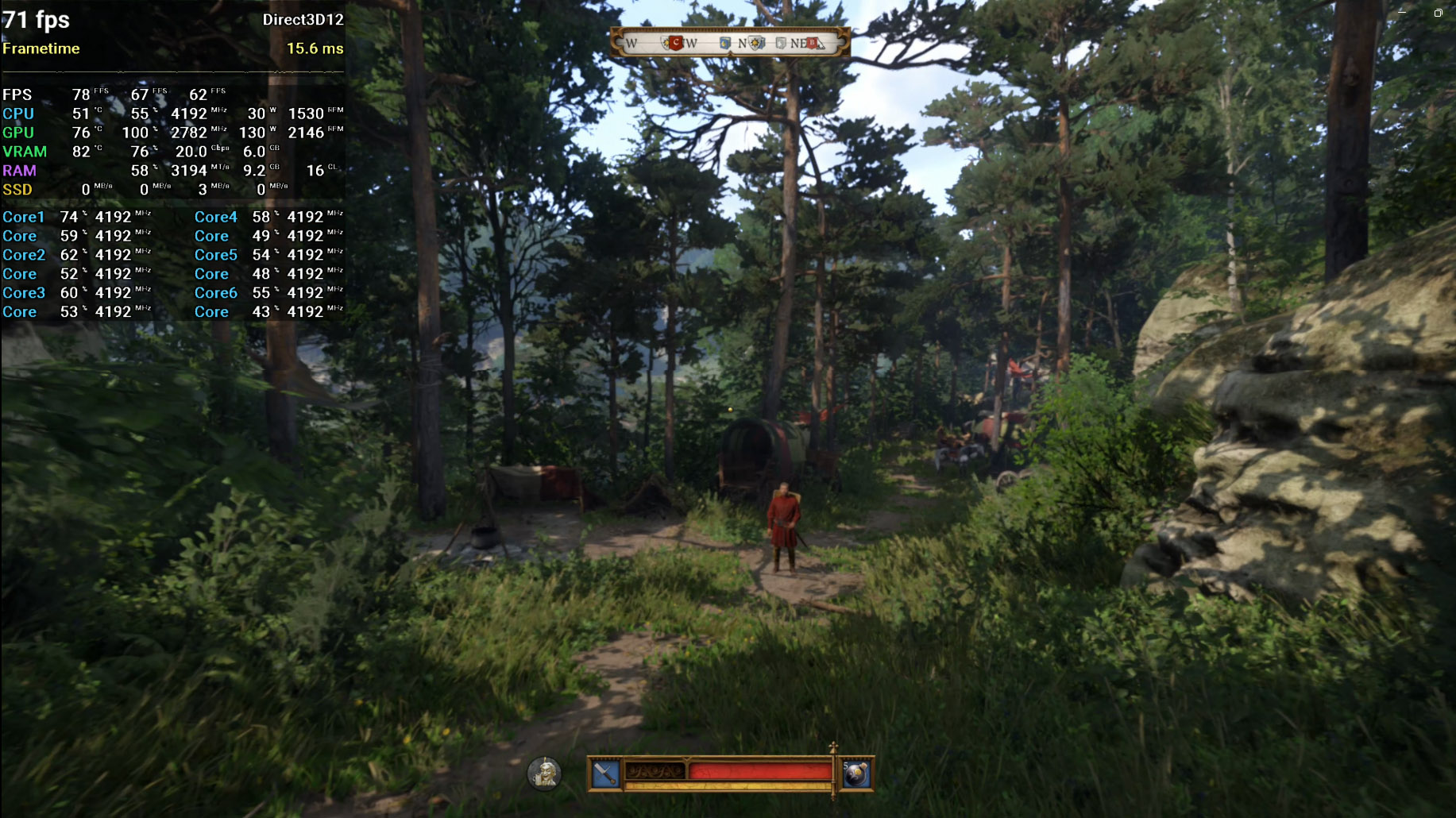Restore down the game window
This screenshot has height=818, width=1456.
click(1438, 13)
